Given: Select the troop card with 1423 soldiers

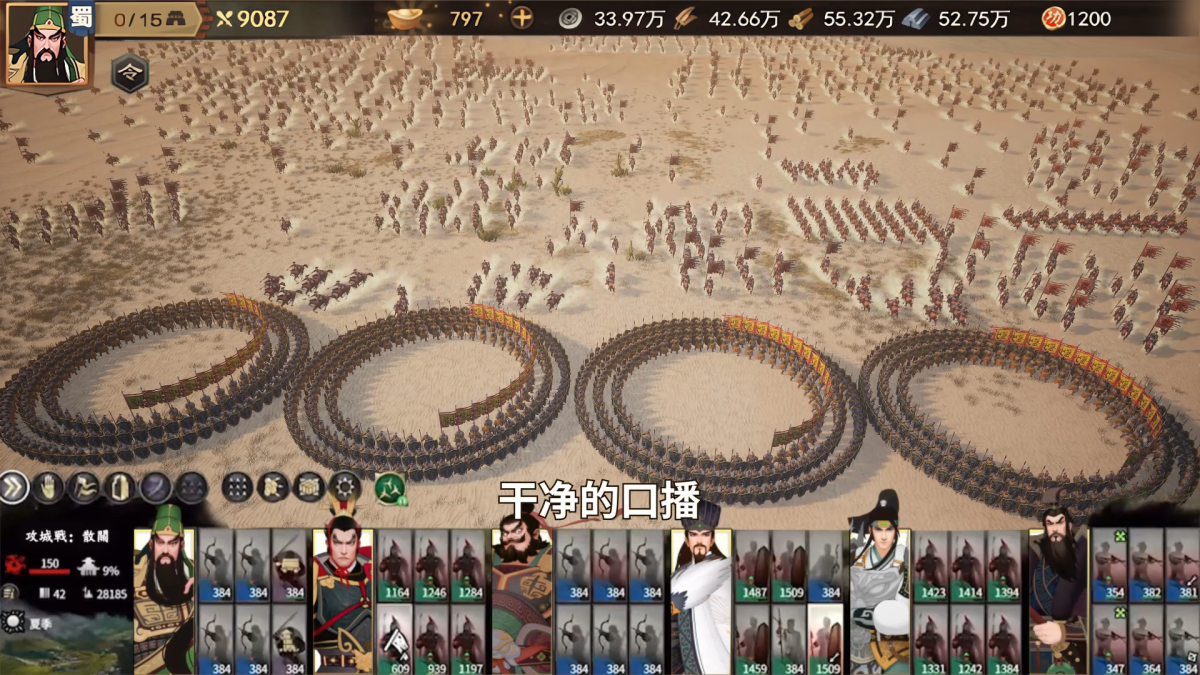Looking at the screenshot, I should (x=932, y=565).
